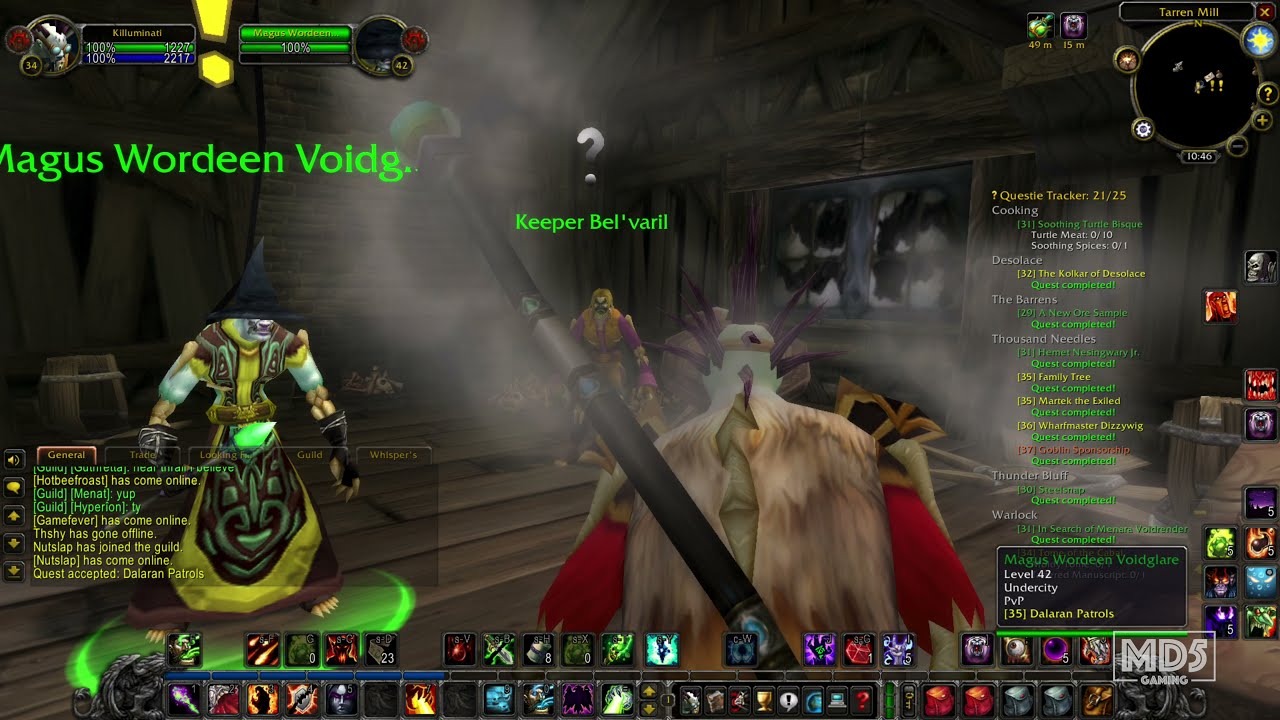The height and width of the screenshot is (720, 1280).
Task: Cast the eyeball spell on the right action bar
Action: [1017, 648]
